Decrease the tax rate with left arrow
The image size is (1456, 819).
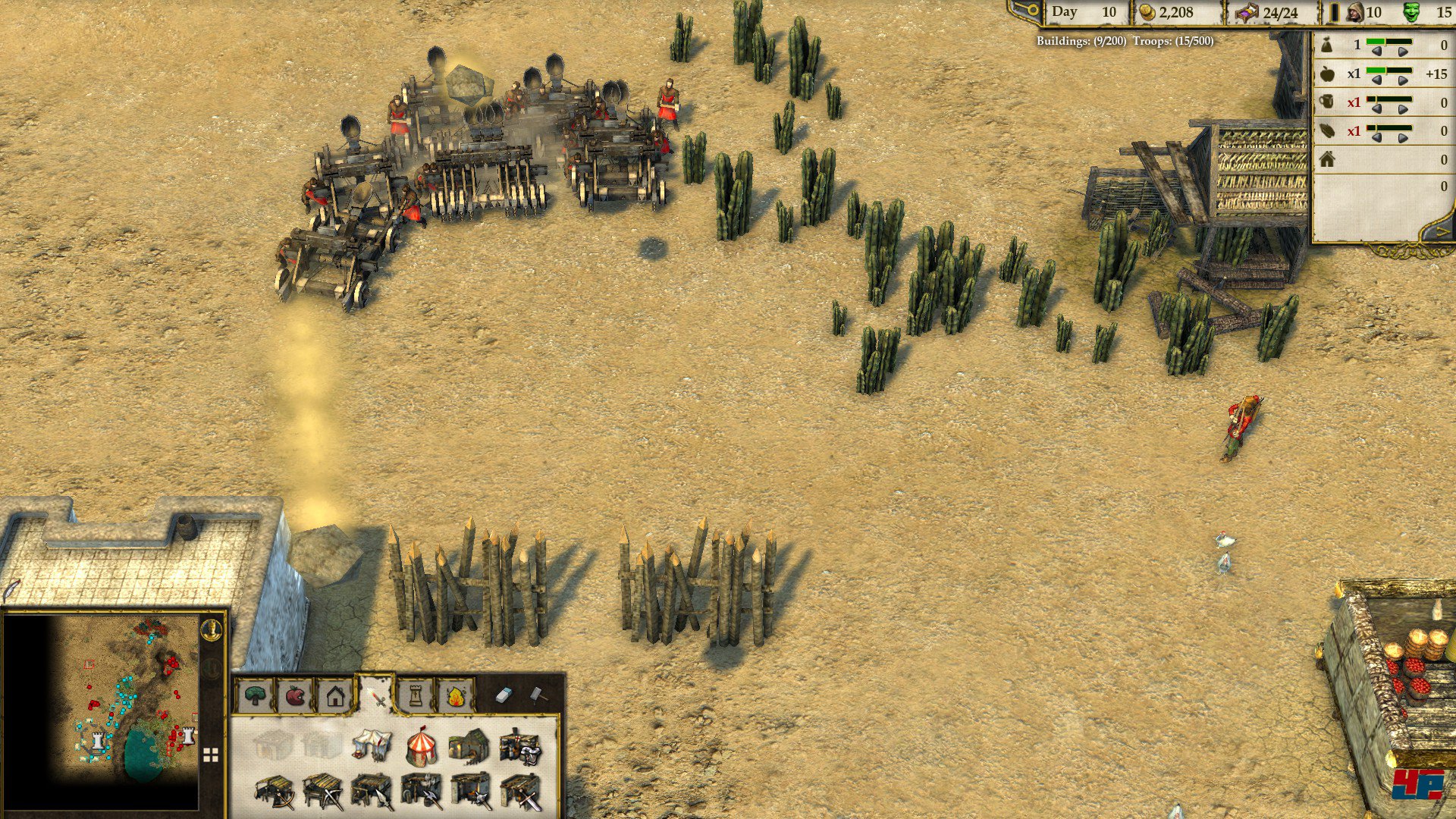point(1377,52)
